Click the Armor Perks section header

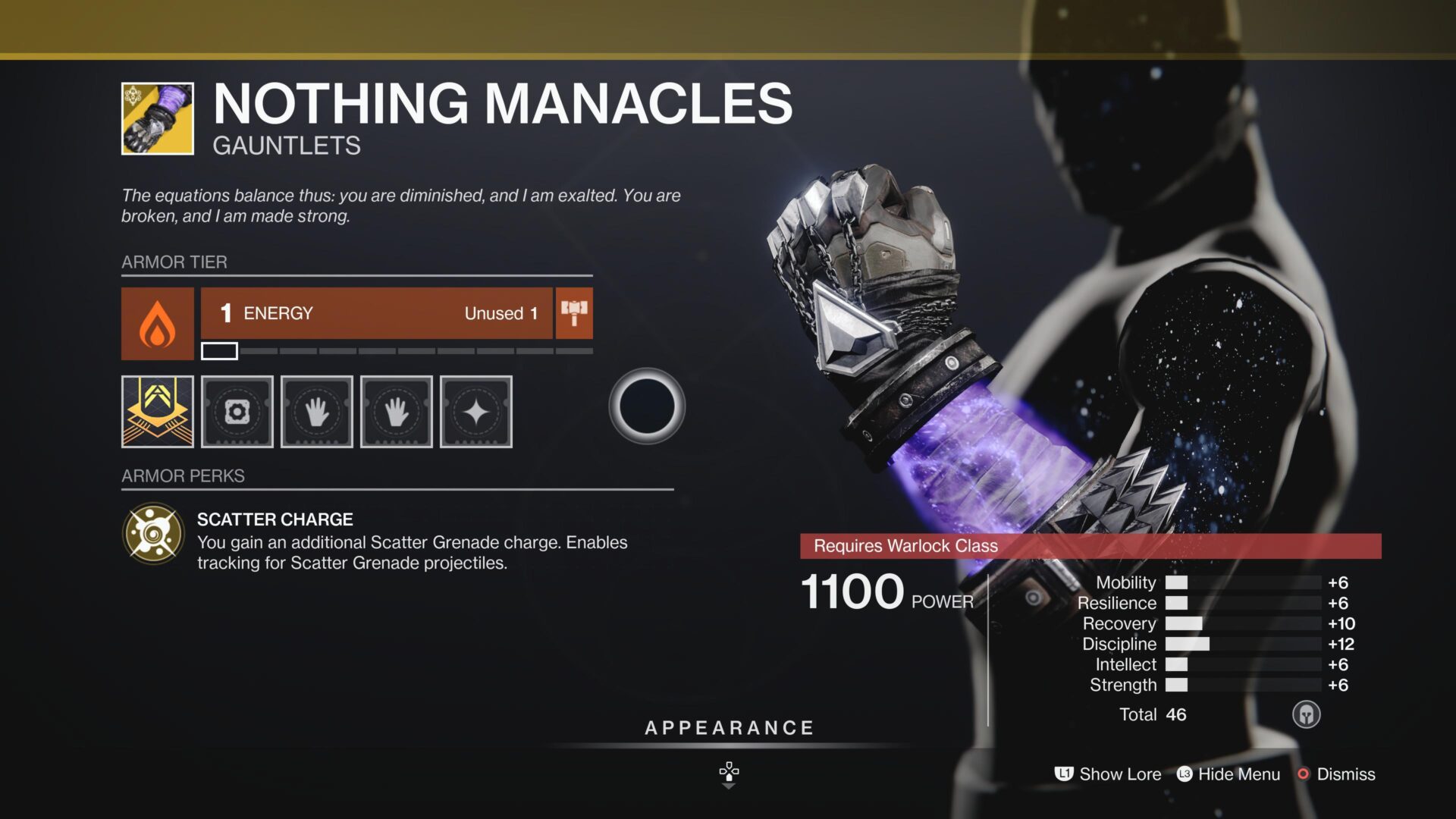click(x=183, y=475)
